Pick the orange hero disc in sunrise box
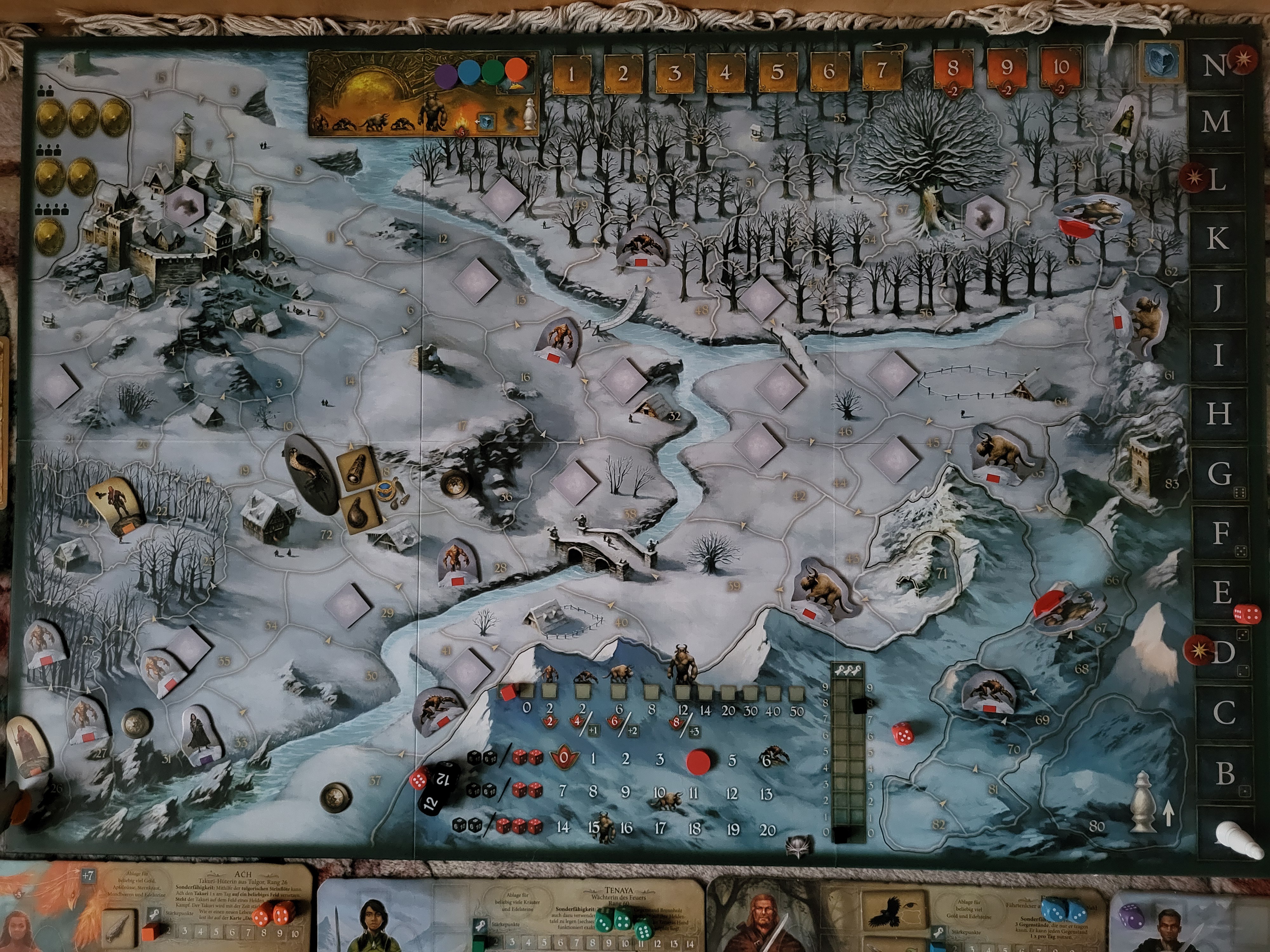Viewport: 1270px width, 952px height. 516,70
